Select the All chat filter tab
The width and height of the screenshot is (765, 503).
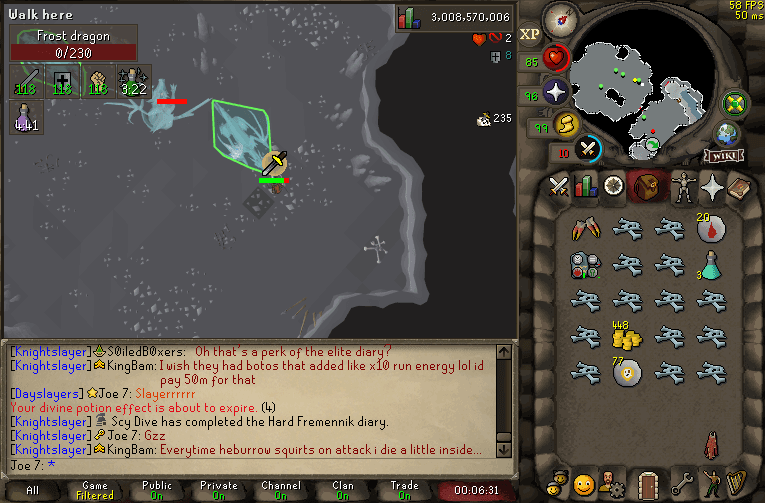coord(33,491)
